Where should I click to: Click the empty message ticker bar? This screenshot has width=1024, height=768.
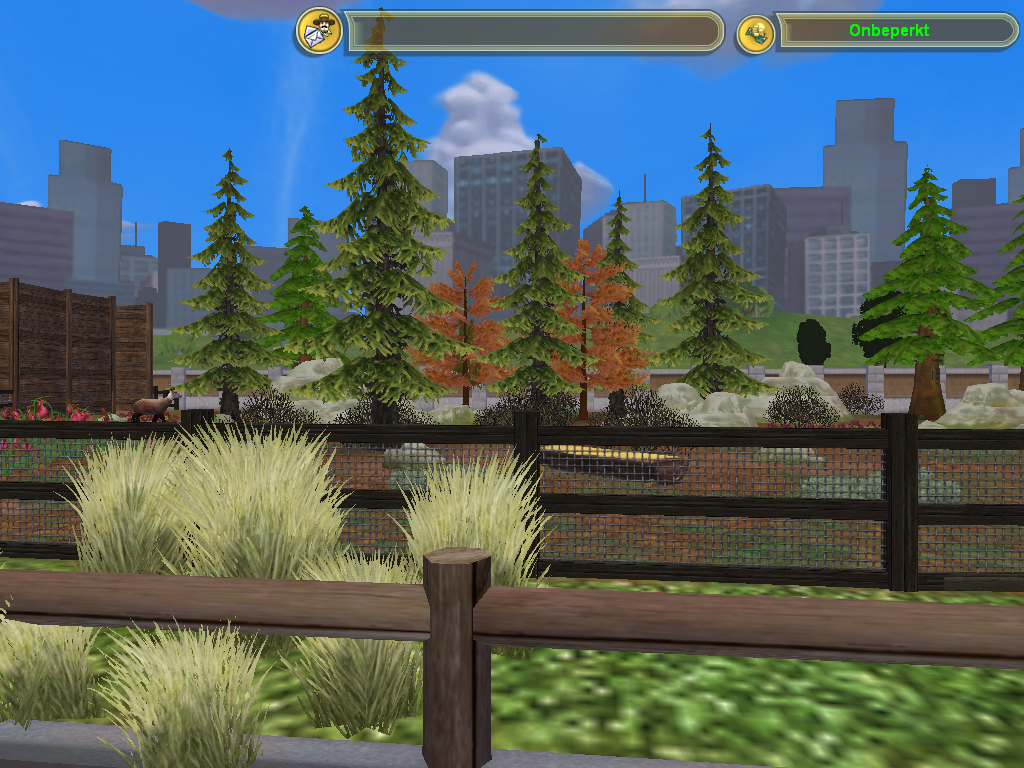[x=534, y=32]
